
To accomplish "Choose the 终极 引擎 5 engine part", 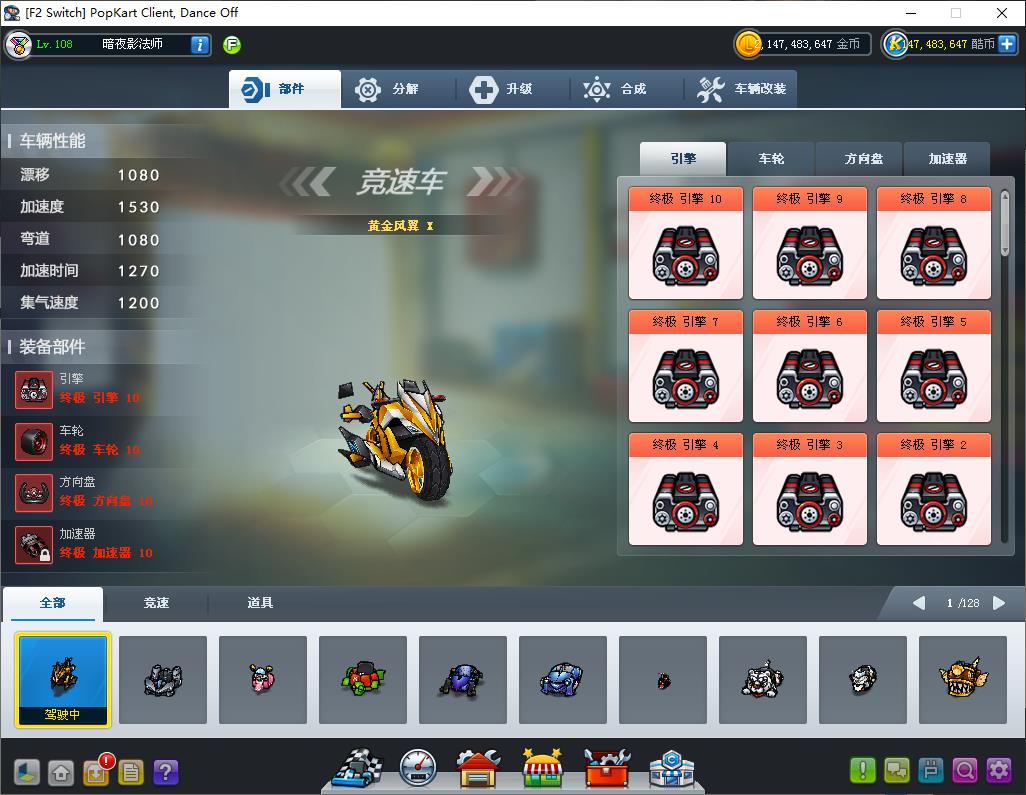I will pyautogui.click(x=934, y=366).
